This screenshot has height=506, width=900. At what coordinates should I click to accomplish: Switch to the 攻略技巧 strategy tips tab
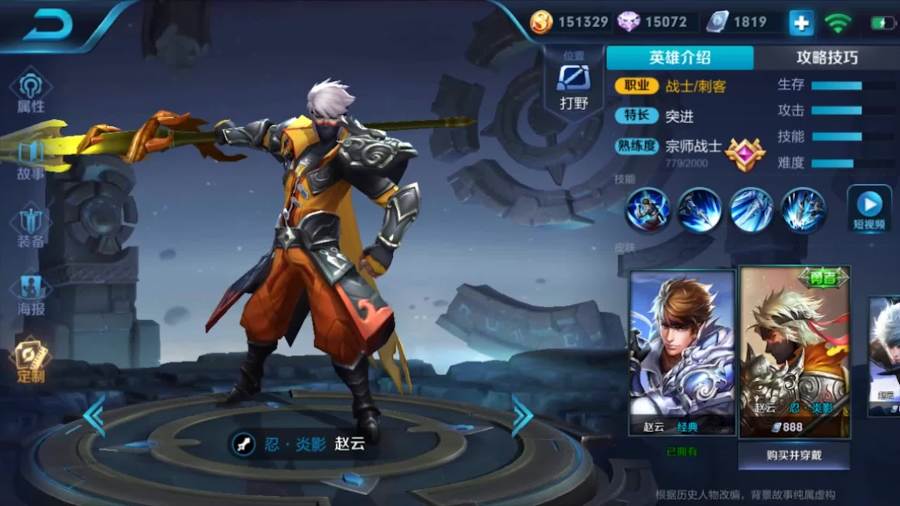tap(826, 57)
